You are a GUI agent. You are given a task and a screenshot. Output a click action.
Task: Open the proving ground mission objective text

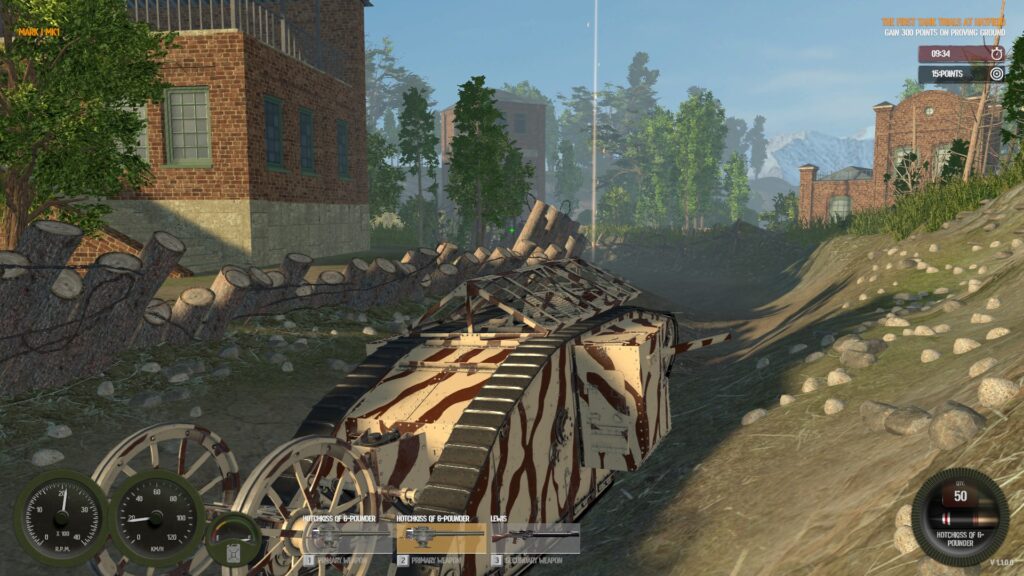(942, 27)
